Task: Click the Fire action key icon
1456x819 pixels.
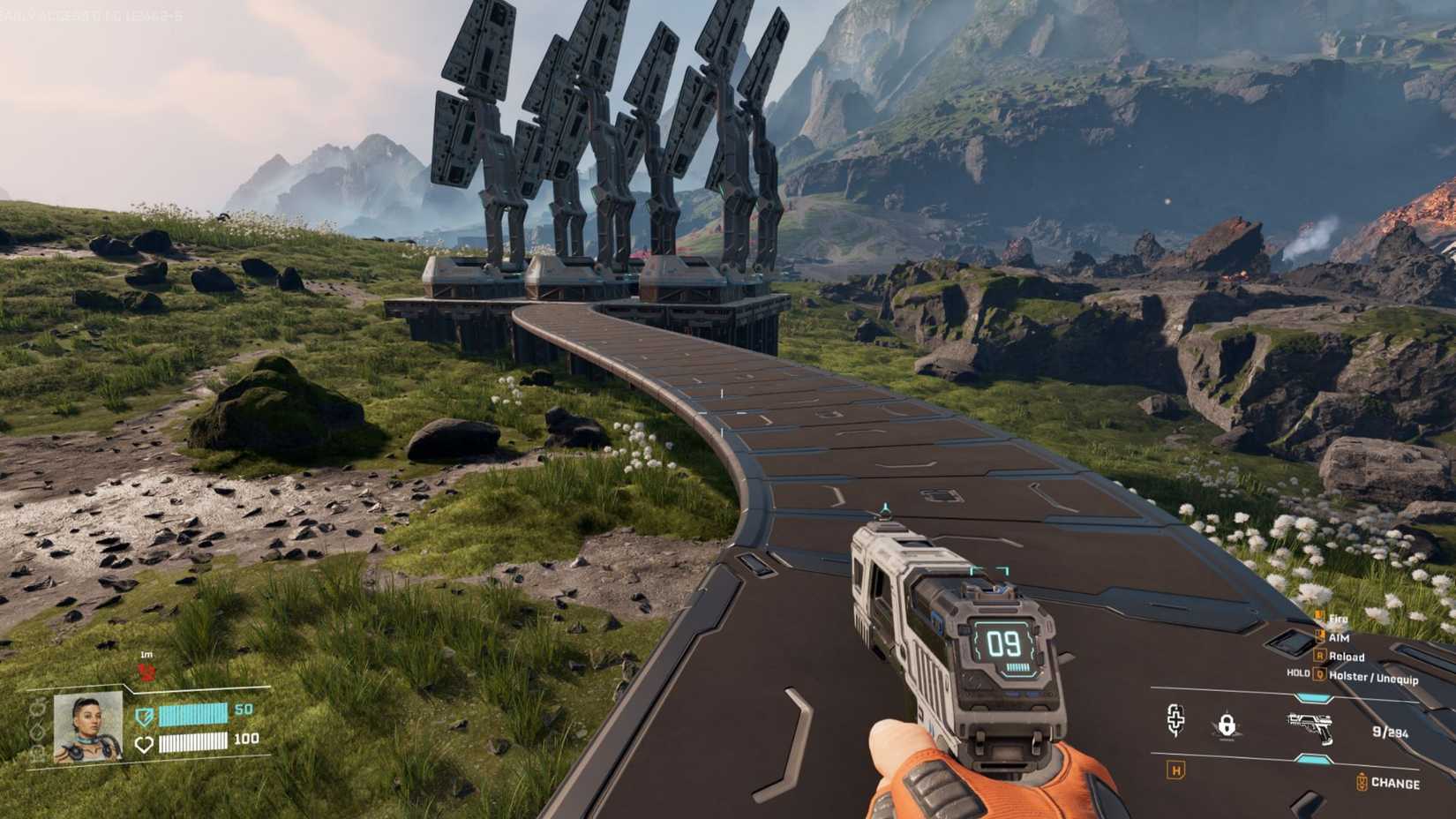Action: [x=1319, y=617]
